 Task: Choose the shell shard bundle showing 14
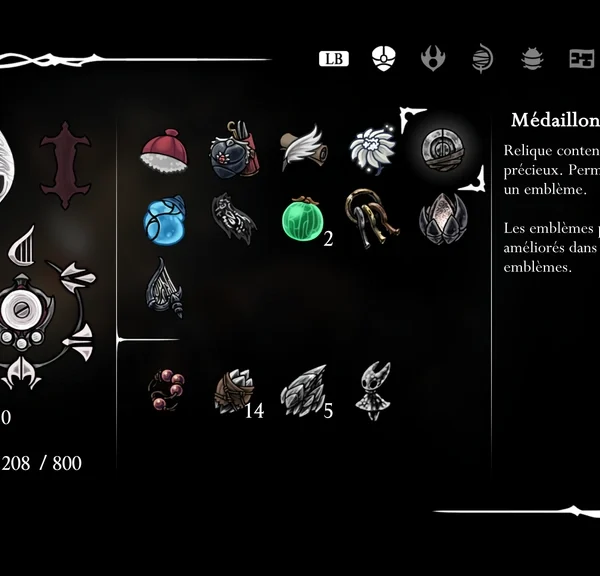234,391
